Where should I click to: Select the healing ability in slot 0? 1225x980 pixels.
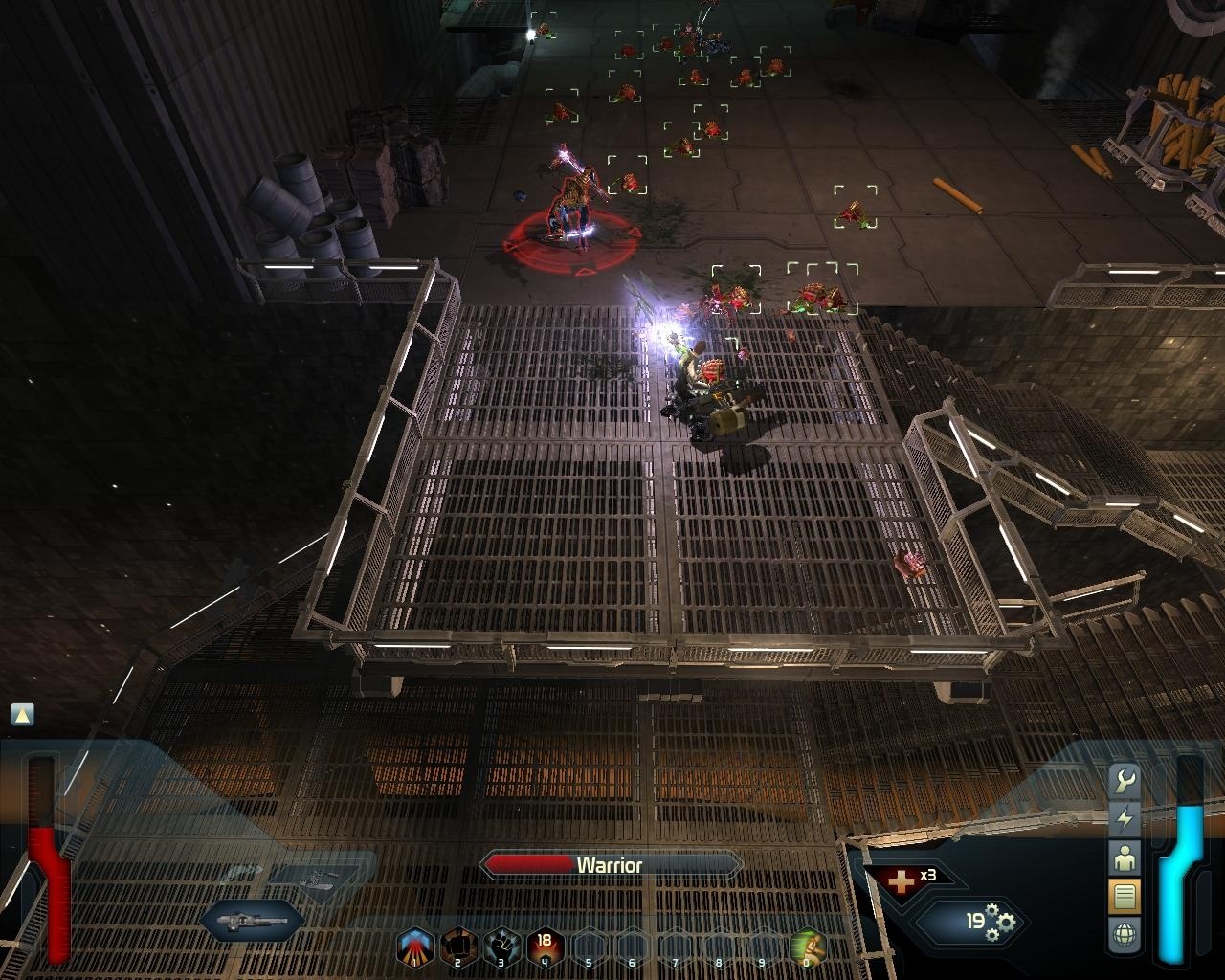point(808,943)
